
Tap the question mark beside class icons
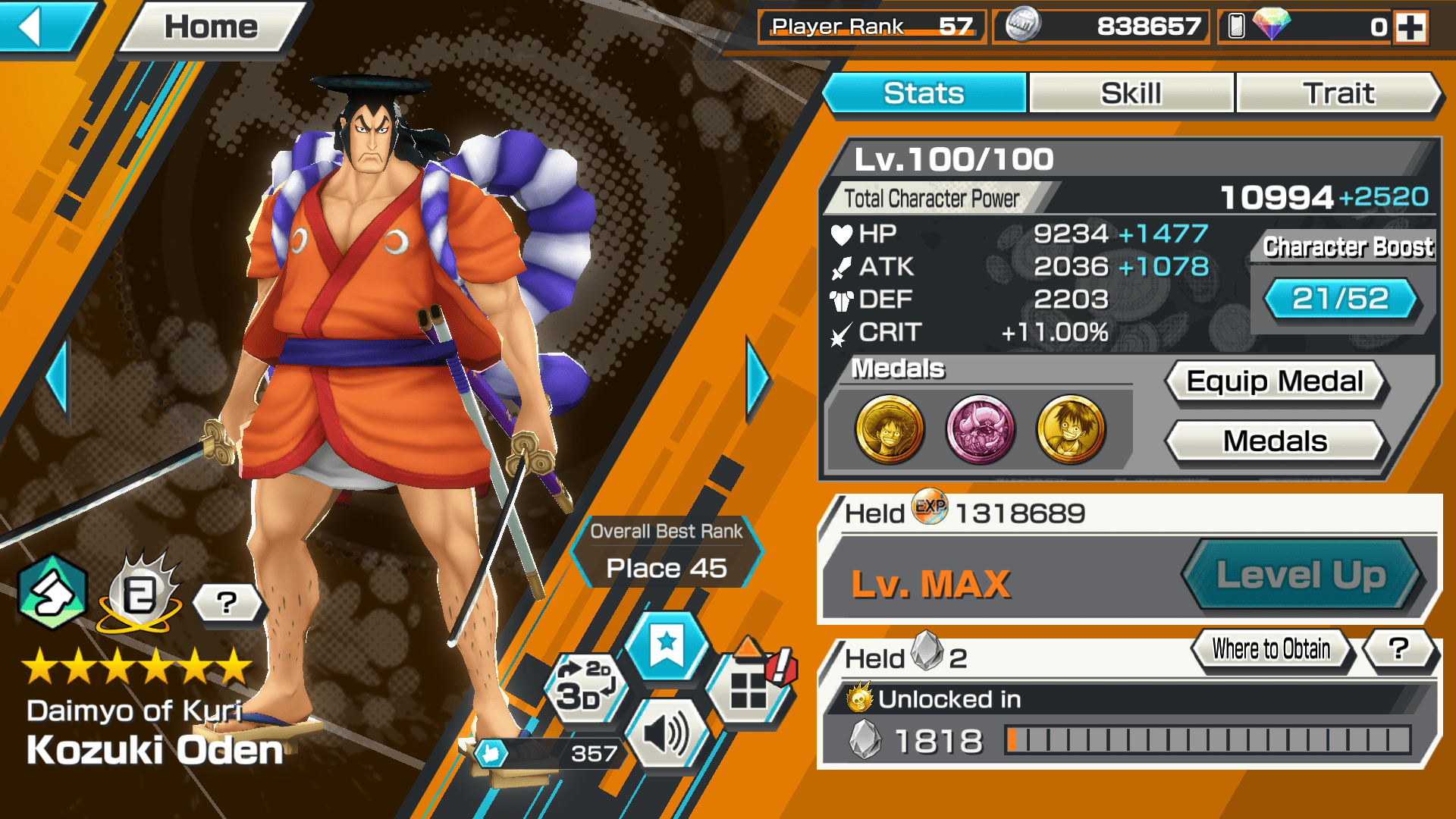(x=227, y=603)
